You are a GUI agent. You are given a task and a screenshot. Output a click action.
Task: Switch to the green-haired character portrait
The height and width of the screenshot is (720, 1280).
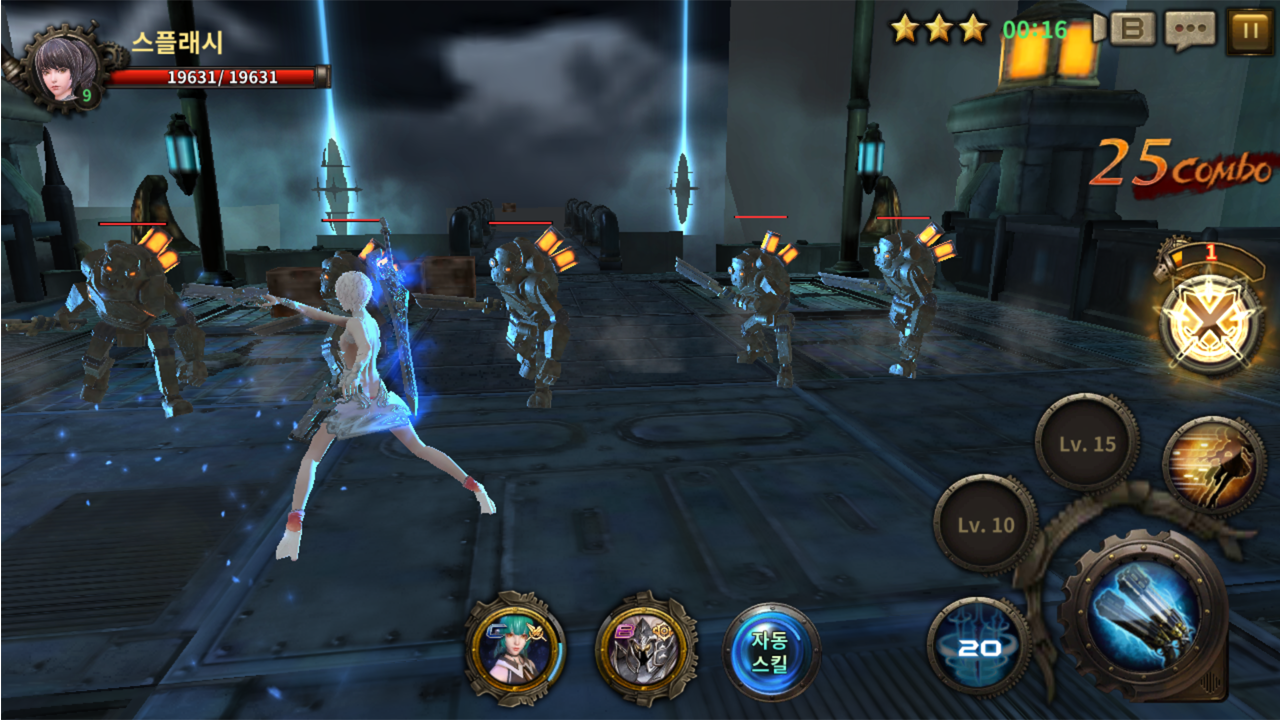click(515, 649)
